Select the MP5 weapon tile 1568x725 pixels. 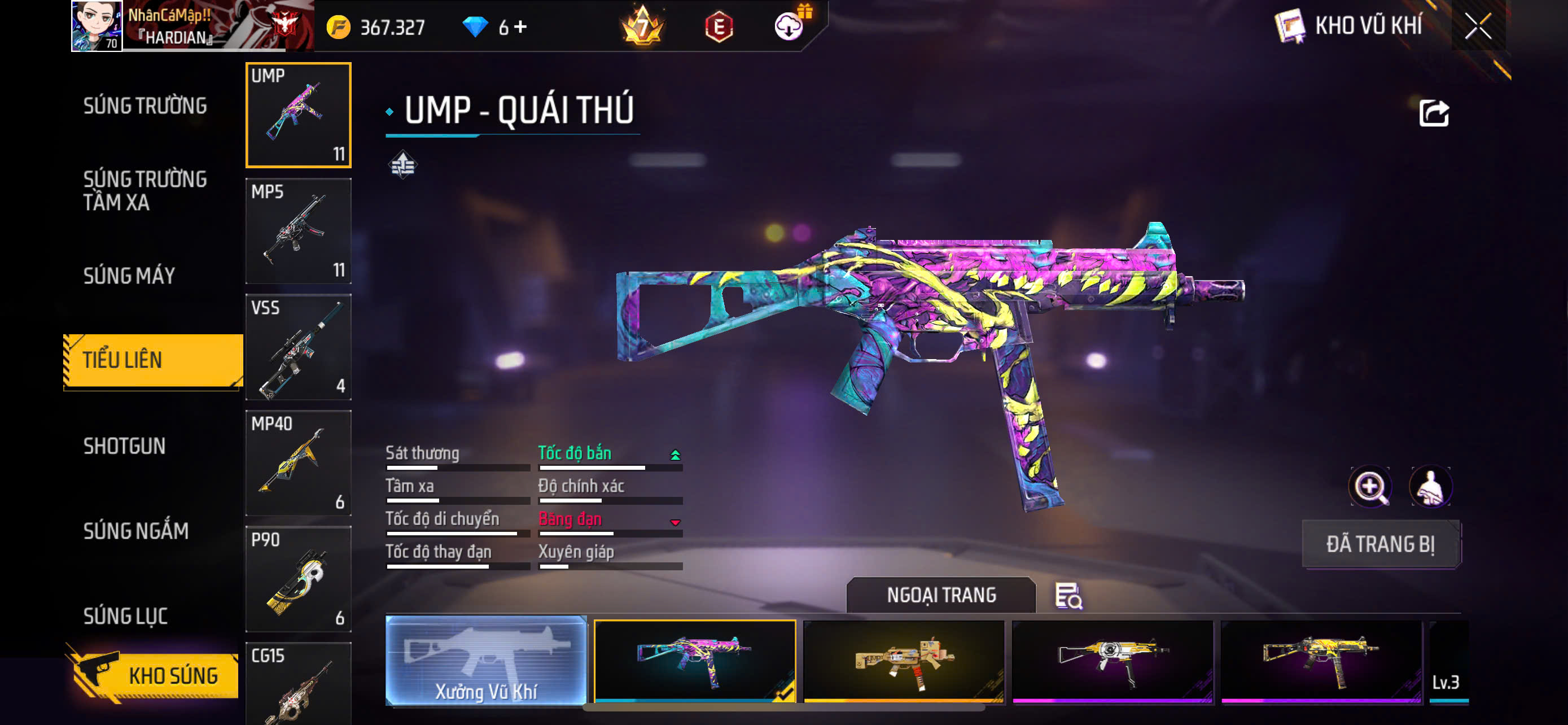298,232
